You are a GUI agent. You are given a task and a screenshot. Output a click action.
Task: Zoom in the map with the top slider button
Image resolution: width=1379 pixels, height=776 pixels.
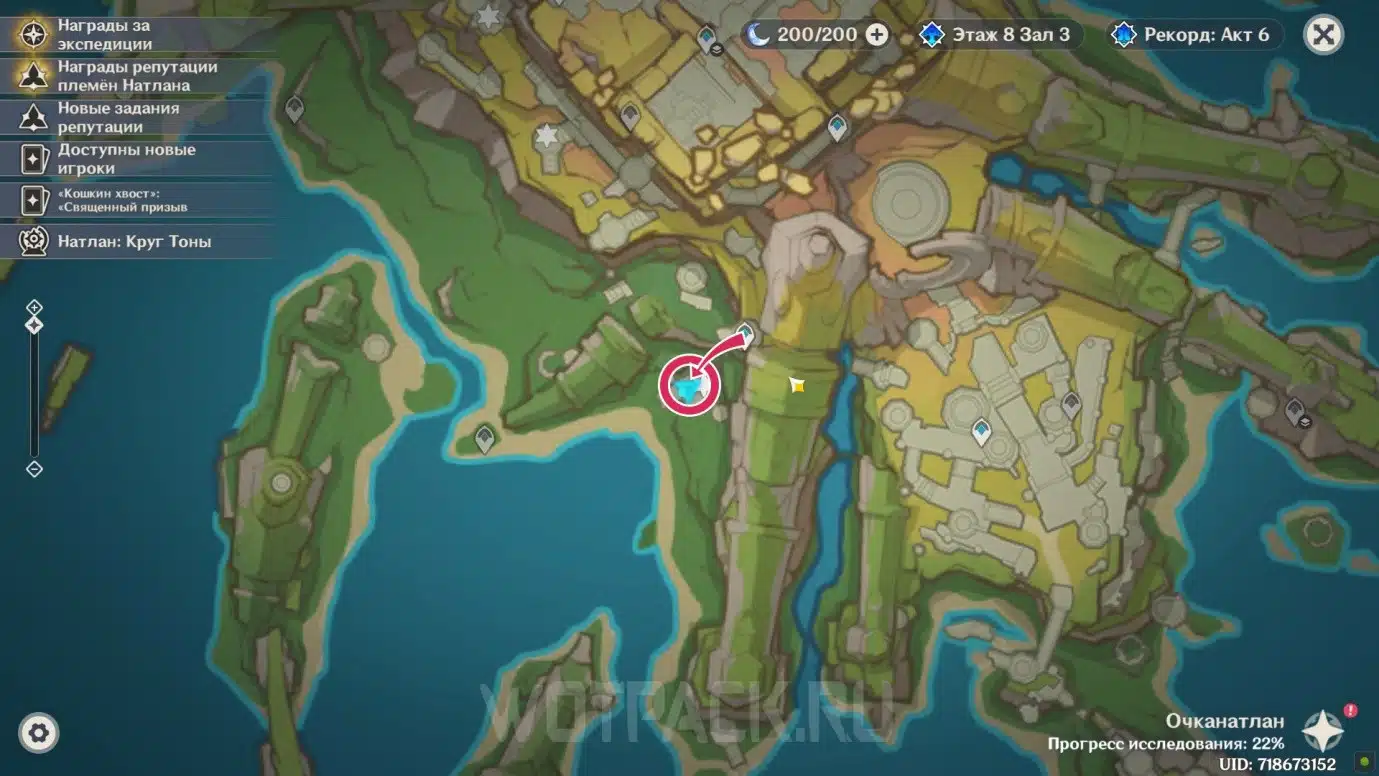(34, 307)
